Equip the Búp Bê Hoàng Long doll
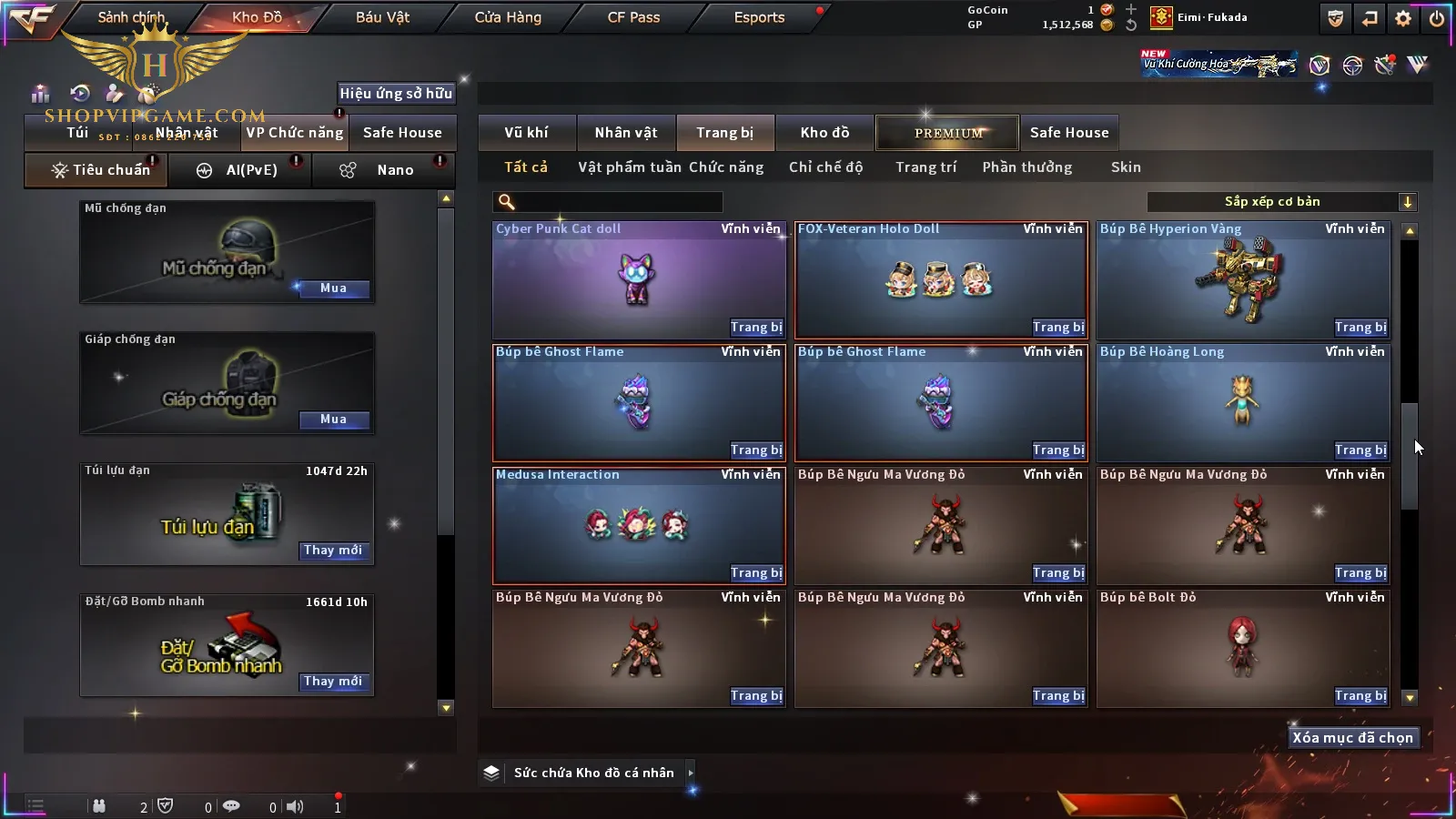 [x=1360, y=450]
